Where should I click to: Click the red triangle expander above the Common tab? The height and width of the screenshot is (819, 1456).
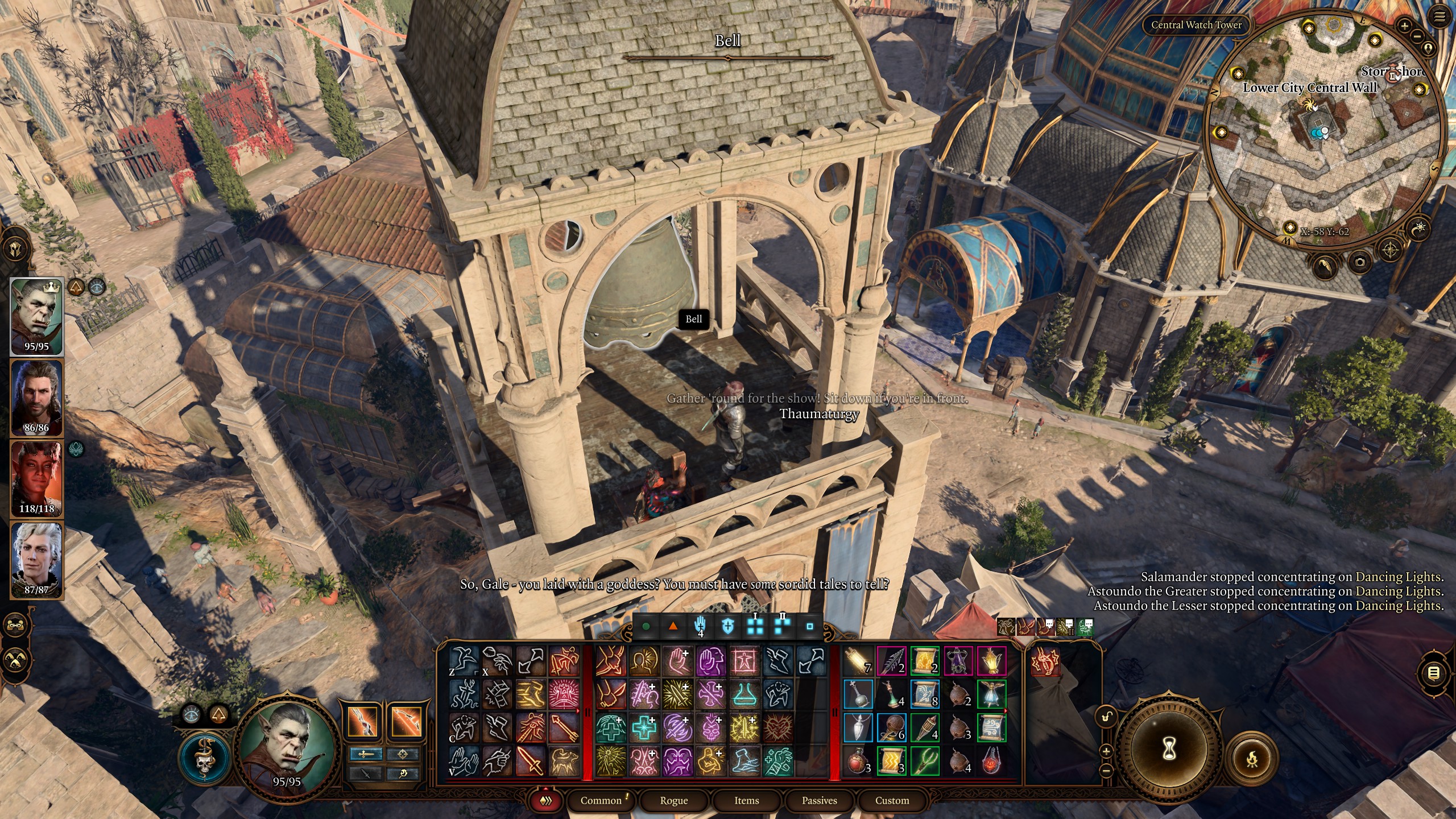click(545, 788)
